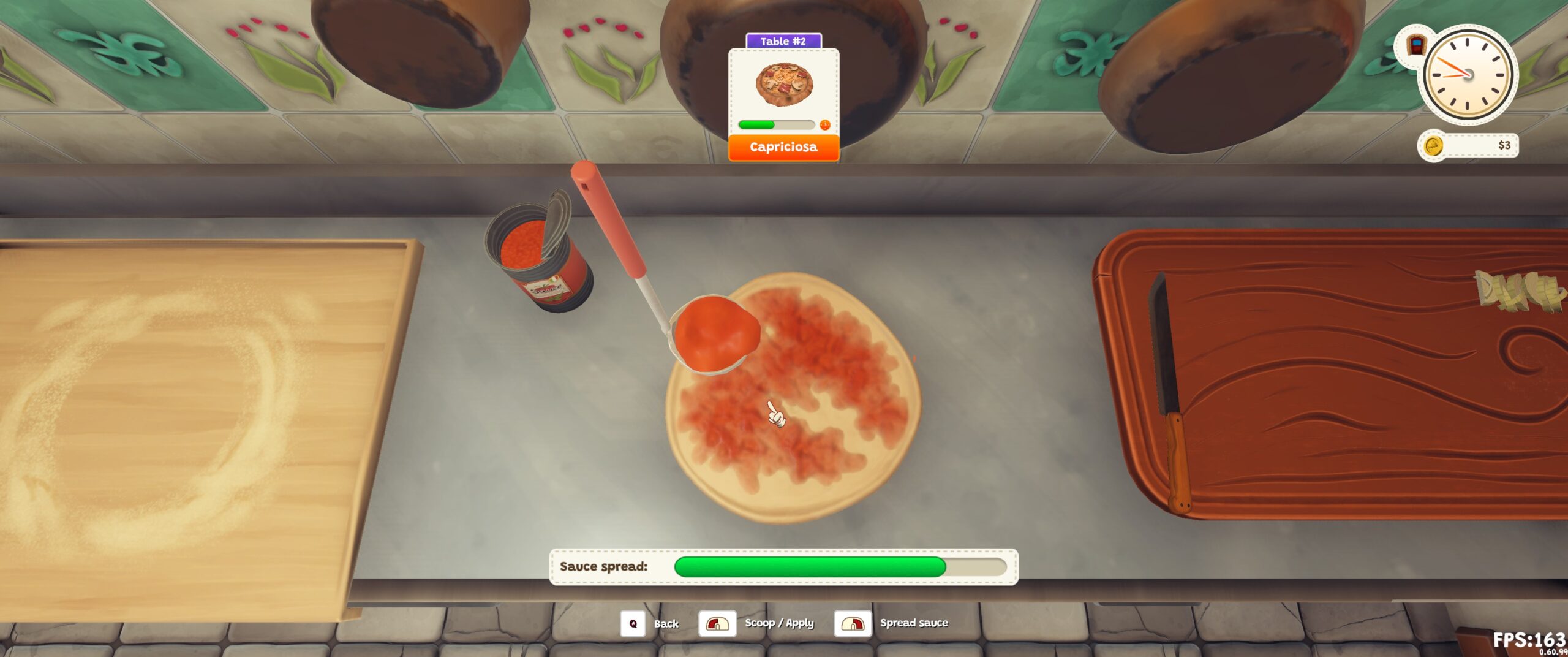Click the left mouse icon for Scoop / Apply
This screenshot has height=657, width=1568.
pyautogui.click(x=717, y=623)
